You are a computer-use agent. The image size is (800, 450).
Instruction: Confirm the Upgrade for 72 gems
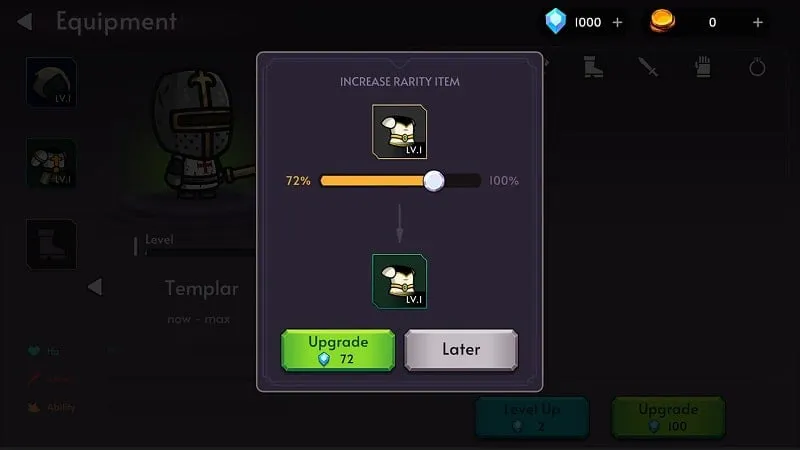click(x=339, y=350)
